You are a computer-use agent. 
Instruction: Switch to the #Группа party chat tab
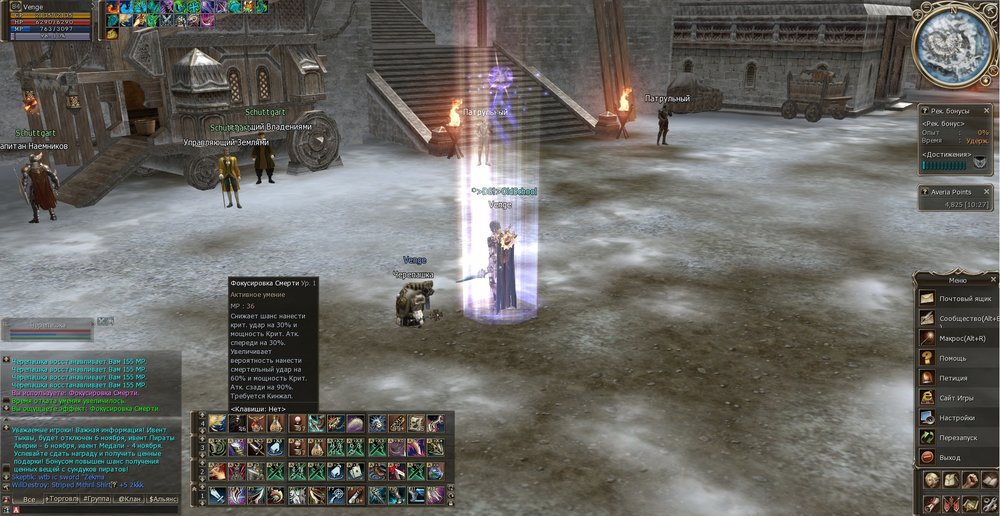[x=98, y=498]
